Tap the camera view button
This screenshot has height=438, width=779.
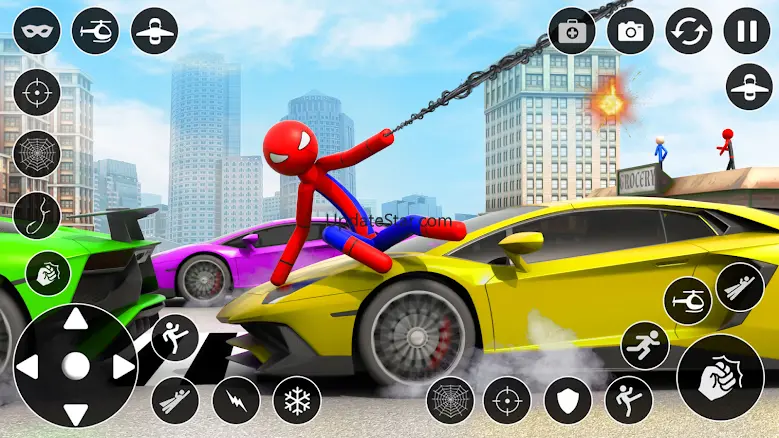[630, 31]
